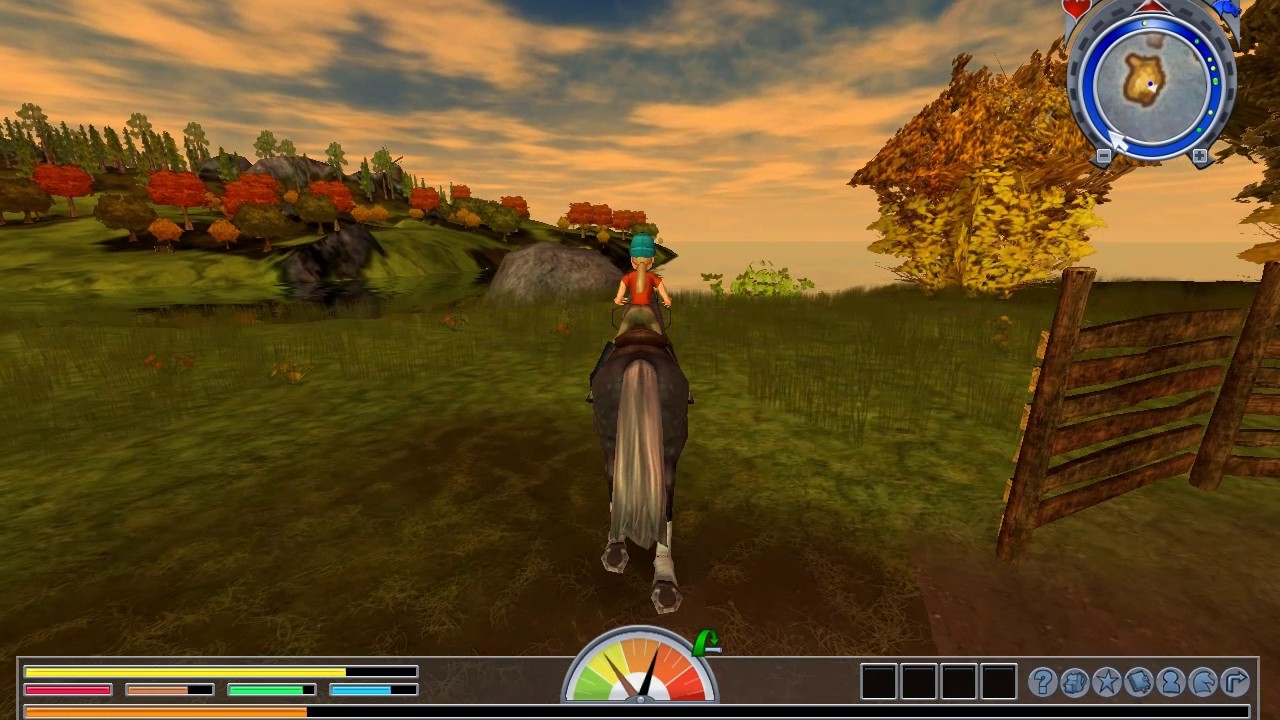Click the red heart icon by minimap
Image resolution: width=1280 pixels, height=720 pixels.
(x=1076, y=9)
